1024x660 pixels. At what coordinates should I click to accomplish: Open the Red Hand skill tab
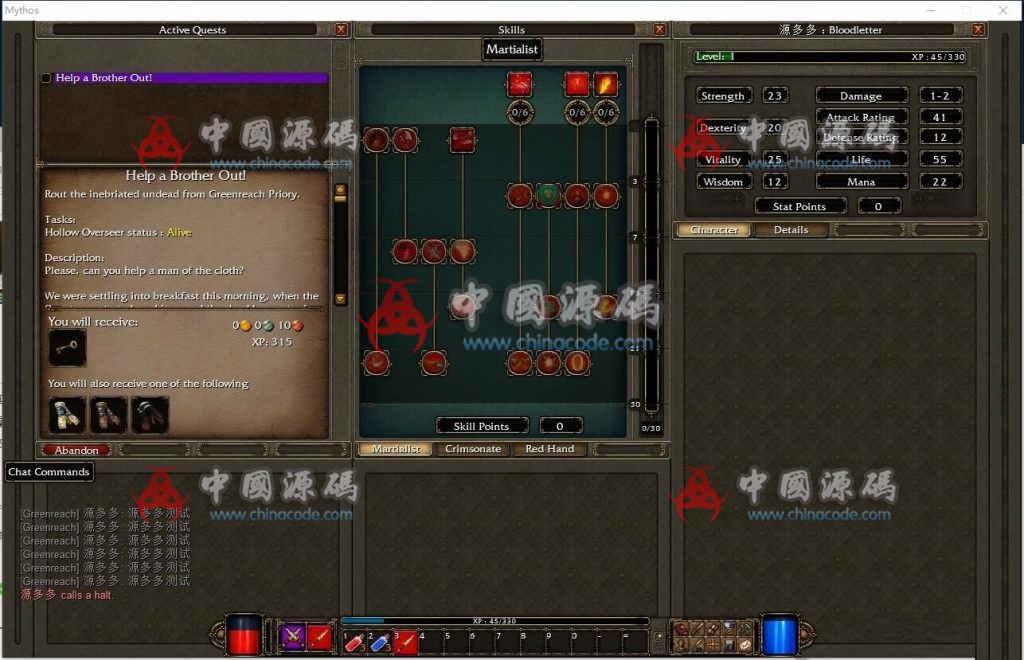pyautogui.click(x=549, y=449)
